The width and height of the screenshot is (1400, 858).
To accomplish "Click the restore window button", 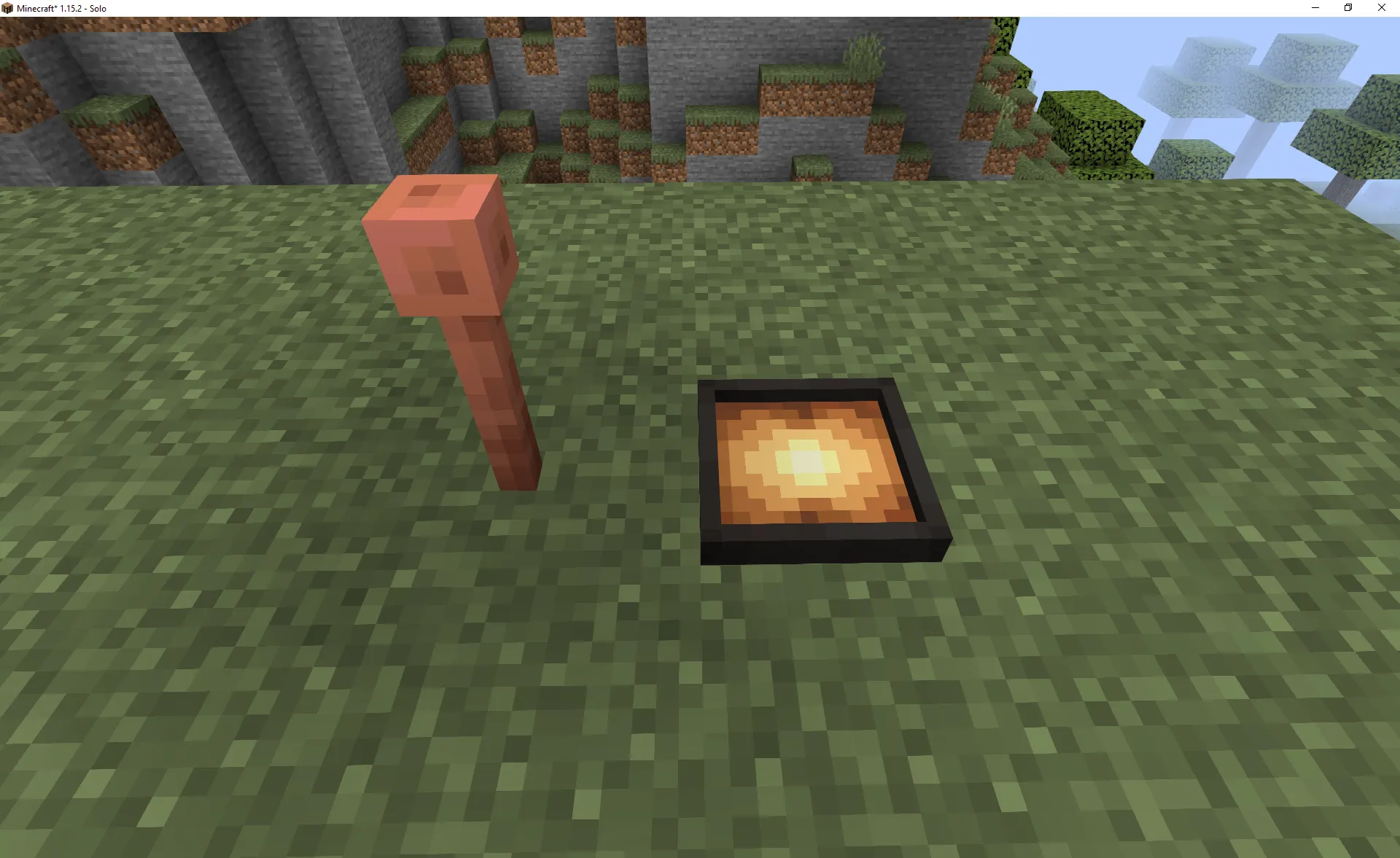I will [x=1347, y=8].
